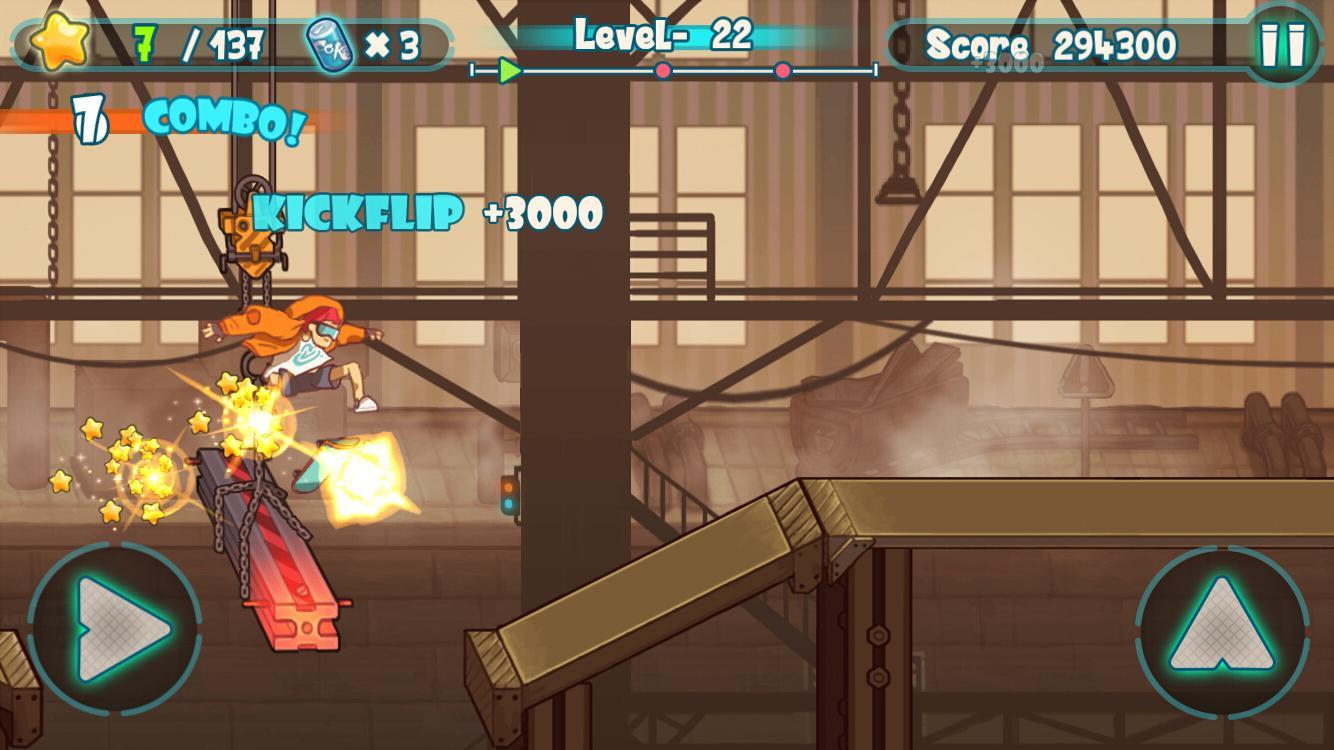The height and width of the screenshot is (750, 1334).
Task: Click the second red checkpoint dot on progress bar
Action: coord(782,70)
